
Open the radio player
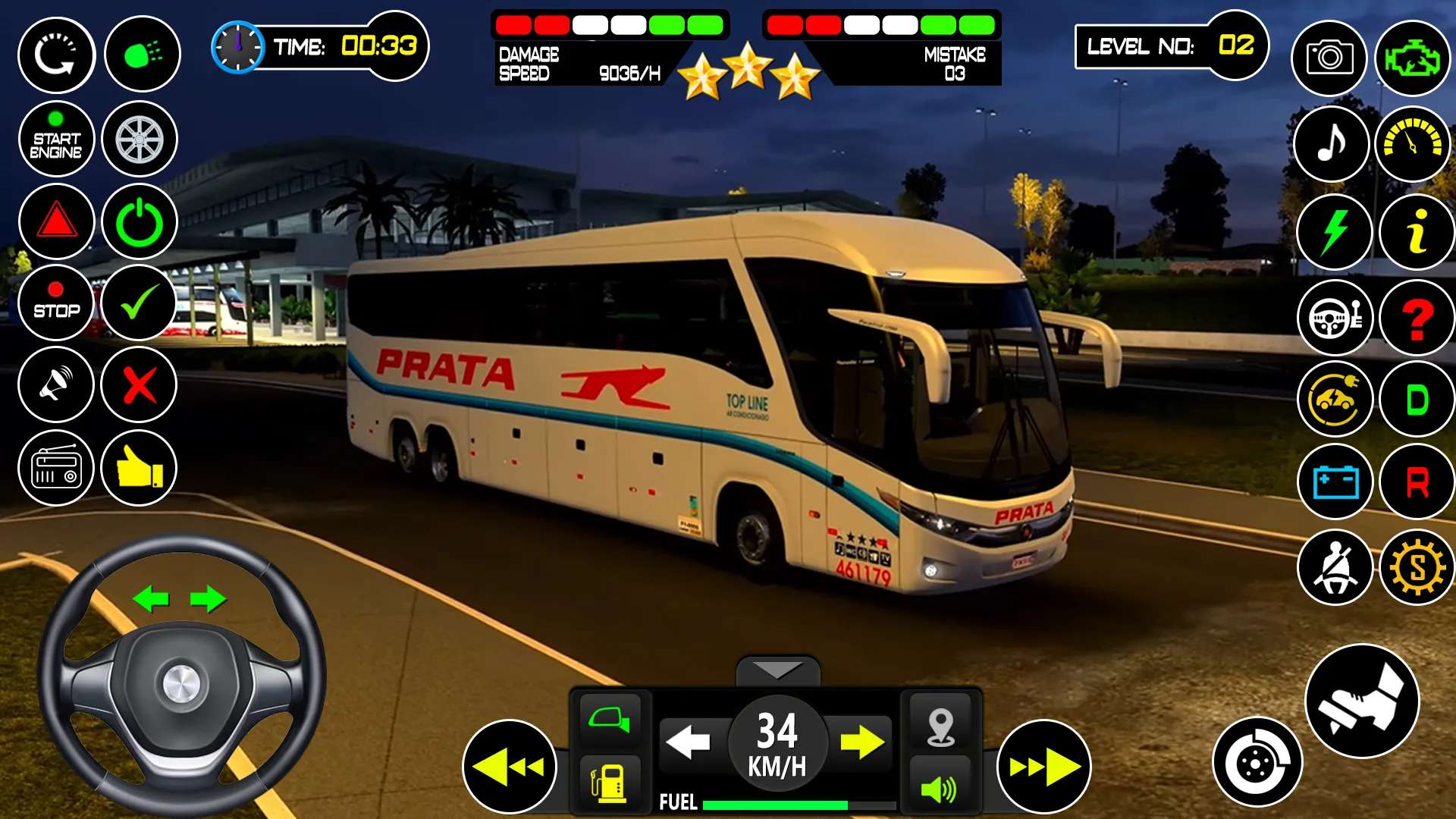pyautogui.click(x=55, y=468)
